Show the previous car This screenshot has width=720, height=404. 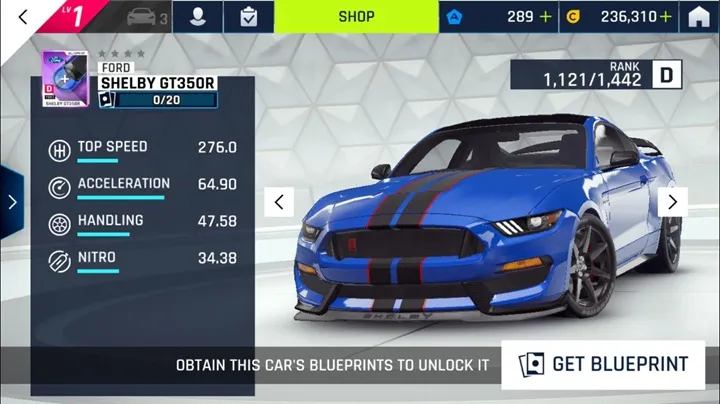(x=279, y=202)
